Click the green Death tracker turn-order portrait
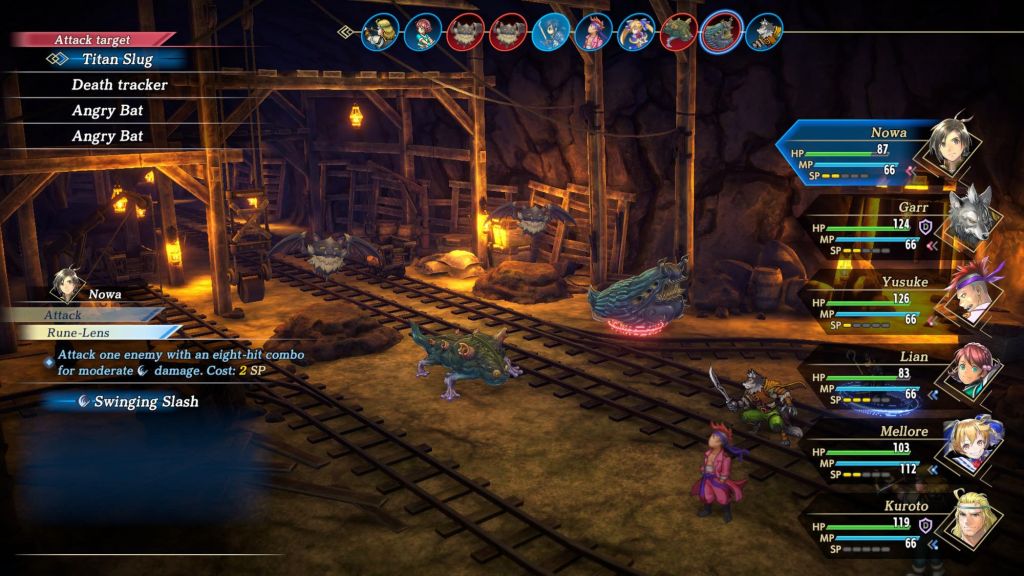This screenshot has height=576, width=1024. tap(679, 32)
